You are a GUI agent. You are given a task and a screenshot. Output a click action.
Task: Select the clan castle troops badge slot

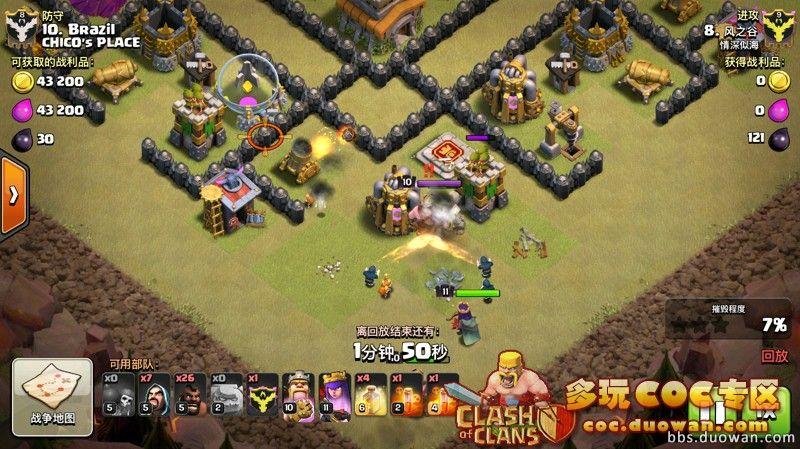tap(262, 394)
